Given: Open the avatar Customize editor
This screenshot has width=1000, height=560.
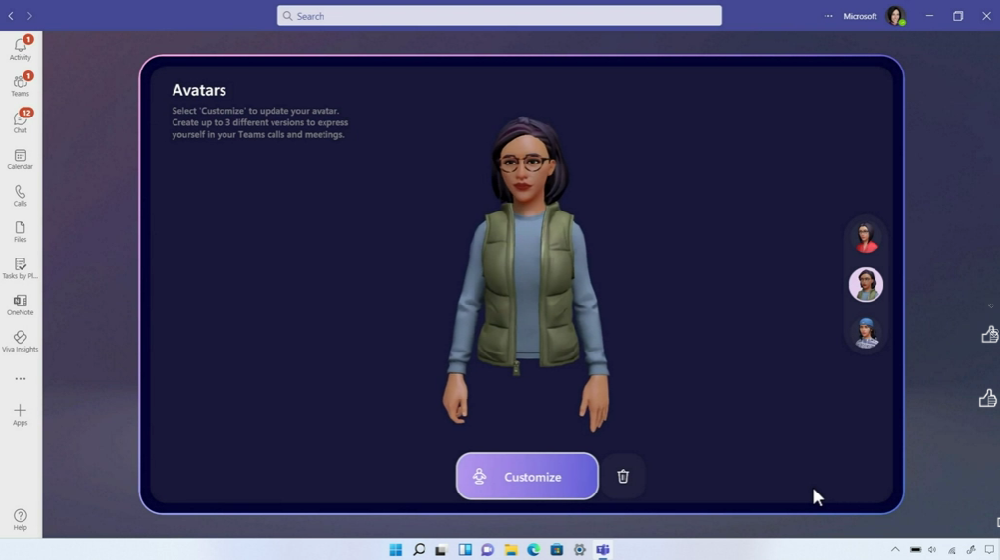Looking at the screenshot, I should click(527, 477).
